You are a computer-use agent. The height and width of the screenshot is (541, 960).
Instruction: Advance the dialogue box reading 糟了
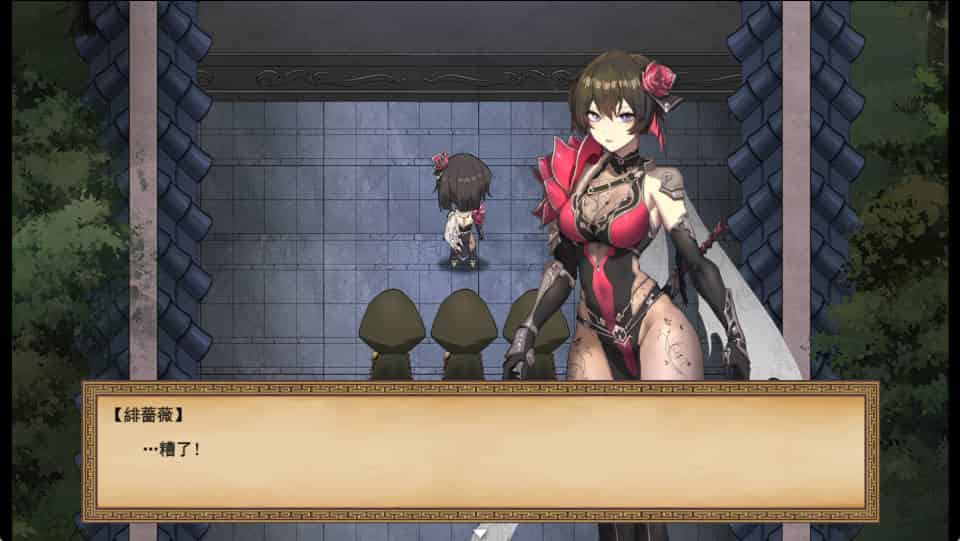(480, 451)
